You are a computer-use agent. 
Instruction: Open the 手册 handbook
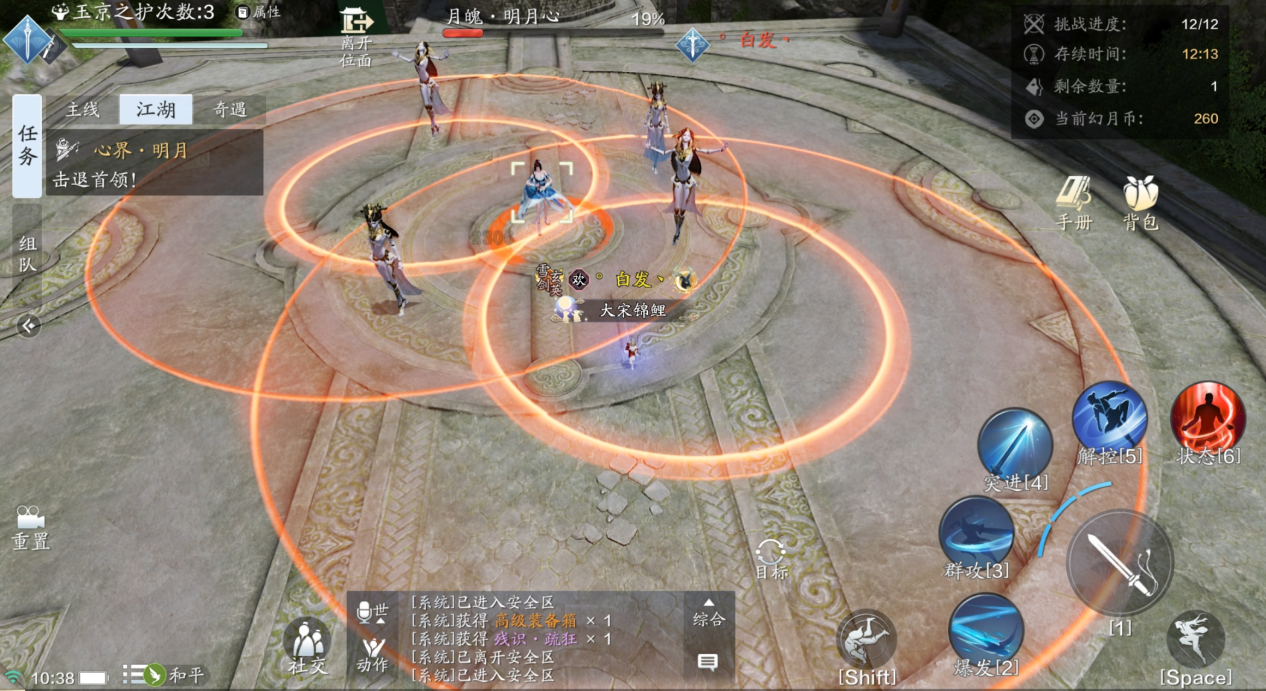1074,203
